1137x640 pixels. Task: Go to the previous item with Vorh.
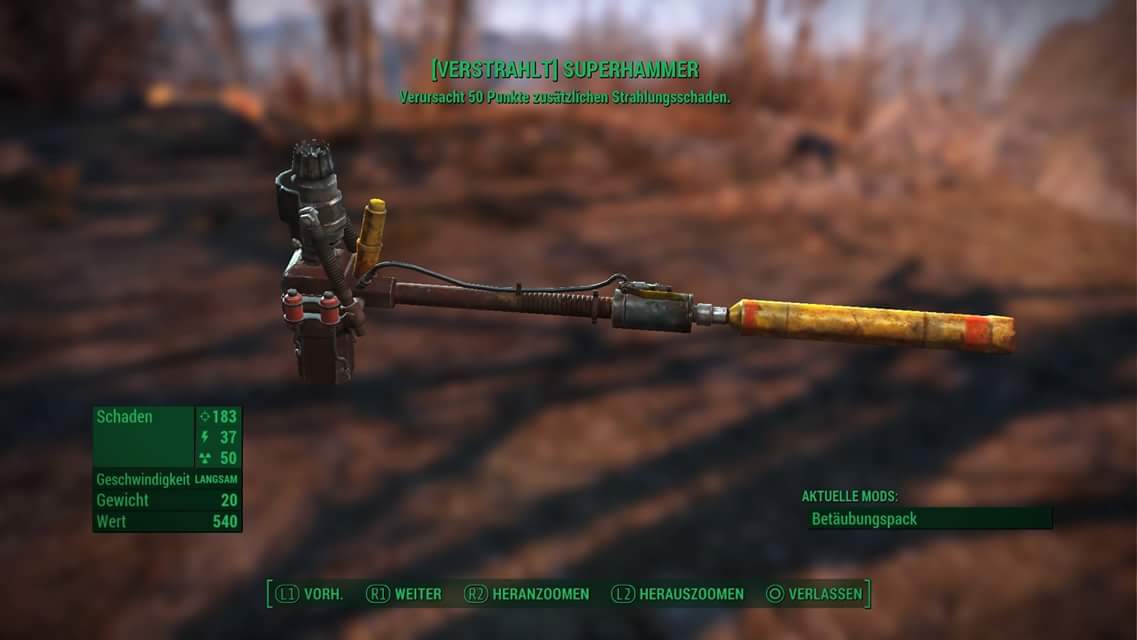(310, 594)
